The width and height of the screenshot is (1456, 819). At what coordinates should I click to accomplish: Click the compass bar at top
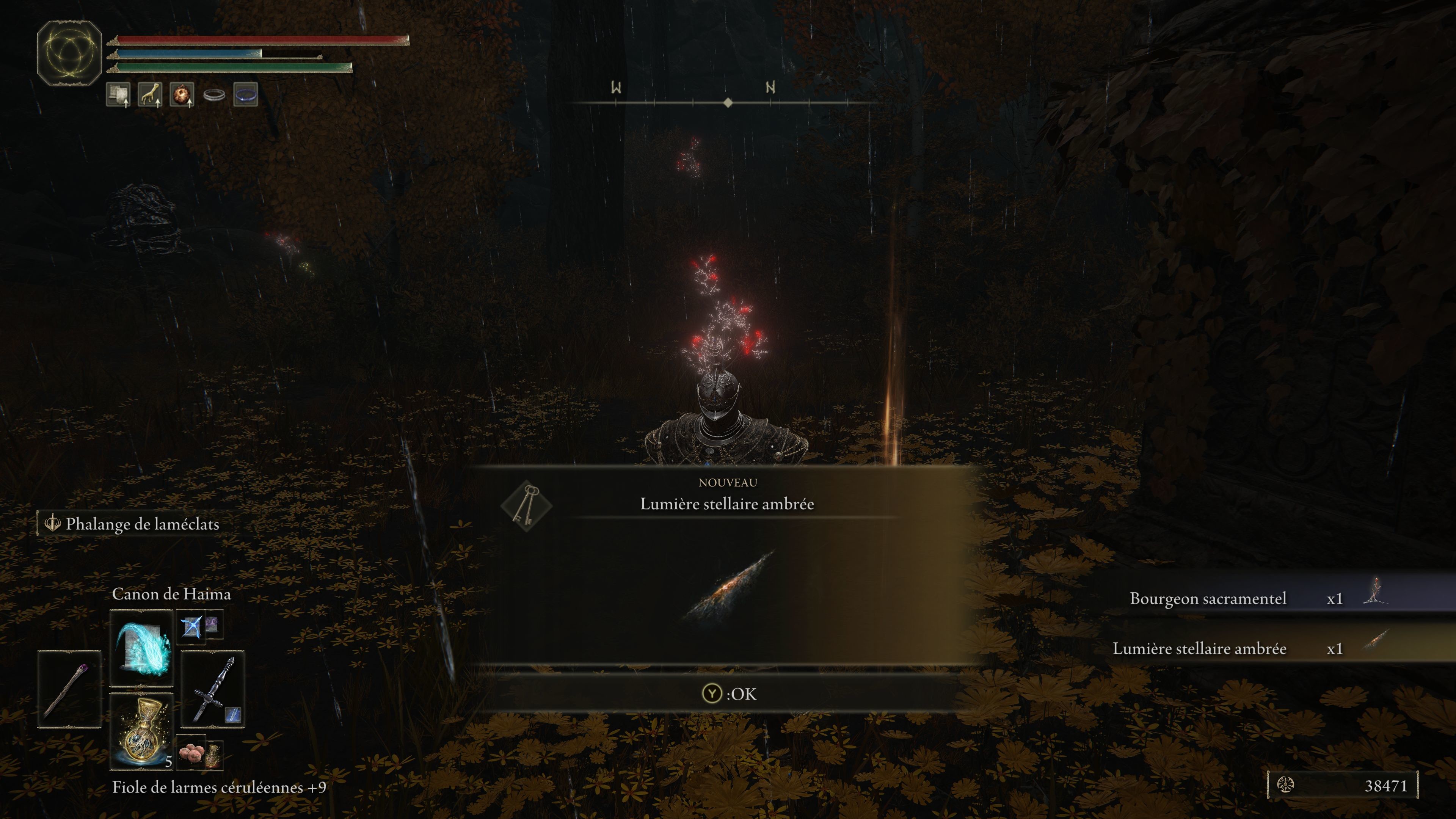tap(728, 102)
